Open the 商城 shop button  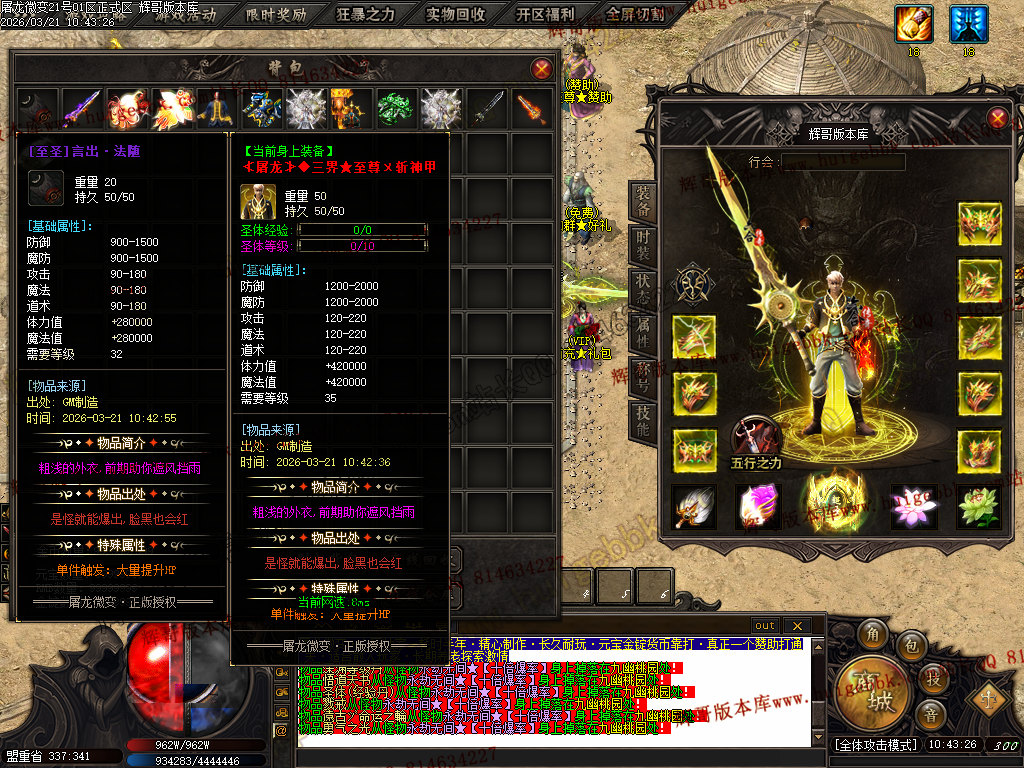point(873,693)
